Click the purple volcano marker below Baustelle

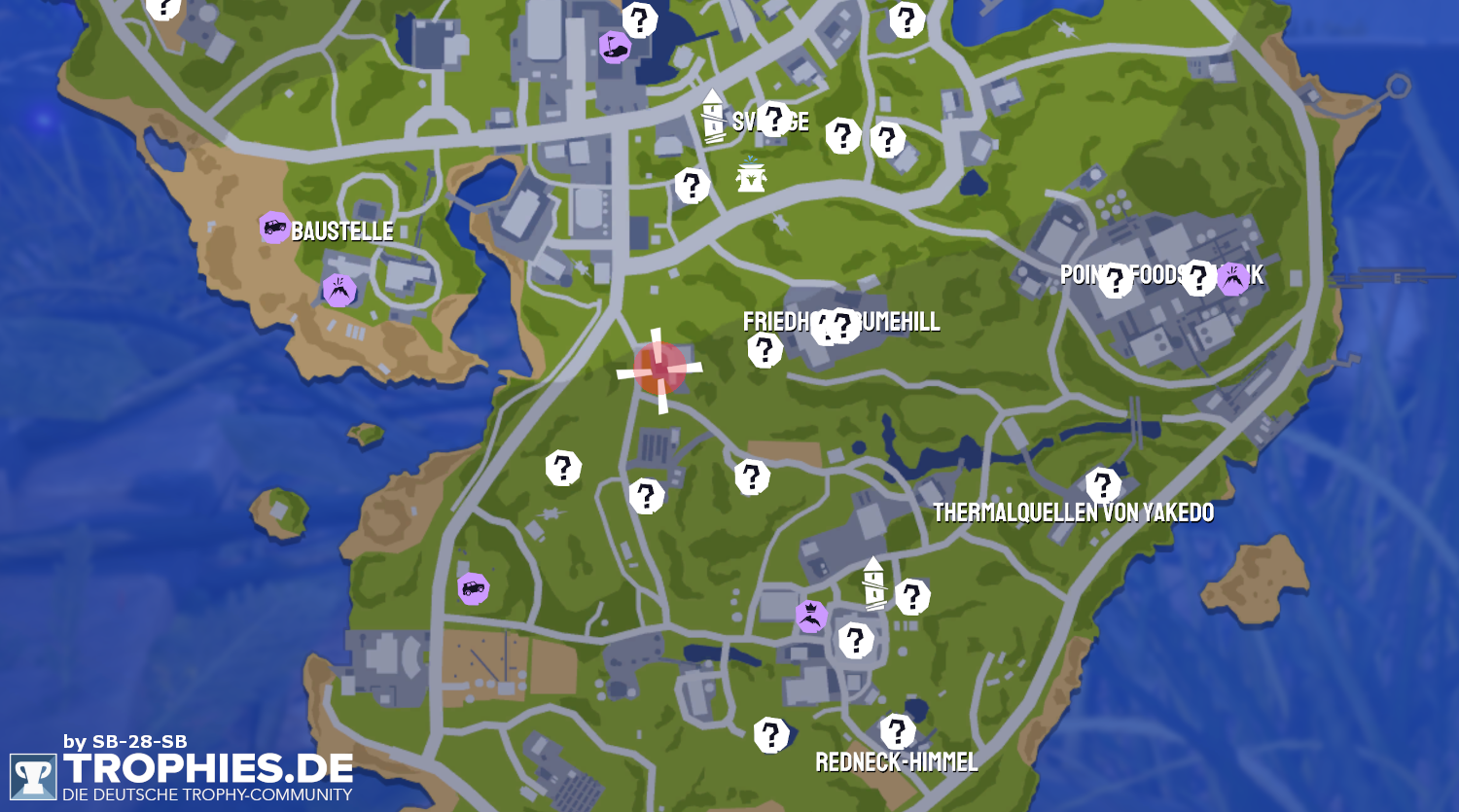[338, 290]
